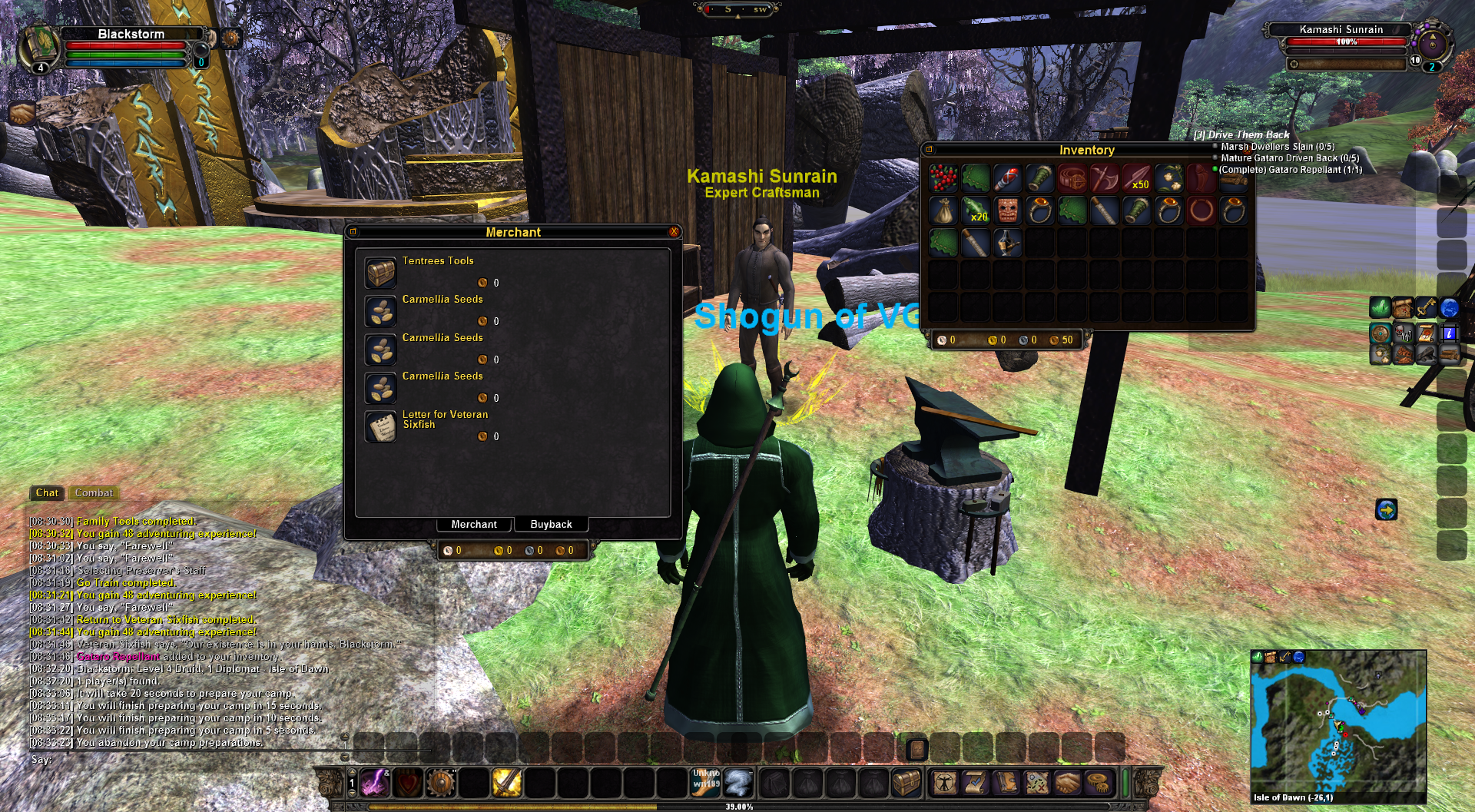Image resolution: width=1475 pixels, height=812 pixels.
Task: Select the red berries inventory slot
Action: (x=943, y=178)
